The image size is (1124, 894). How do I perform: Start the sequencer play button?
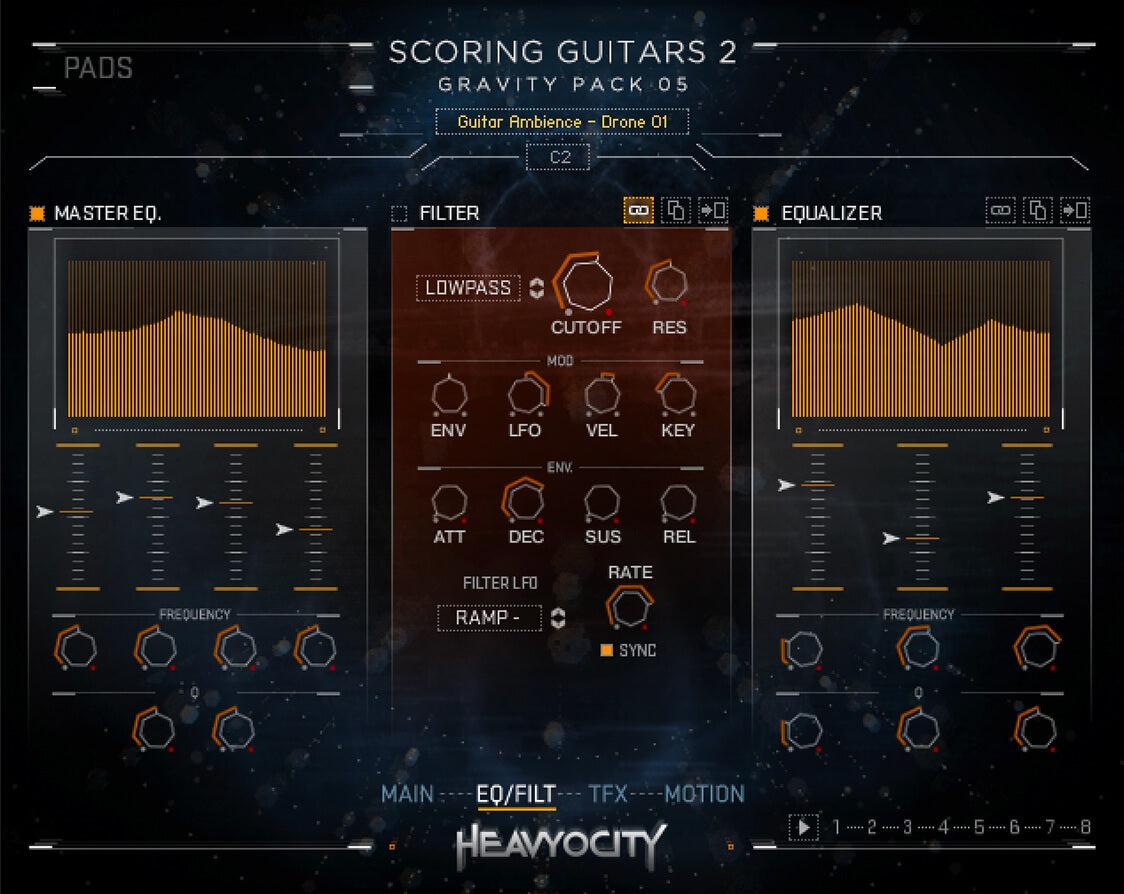(802, 827)
